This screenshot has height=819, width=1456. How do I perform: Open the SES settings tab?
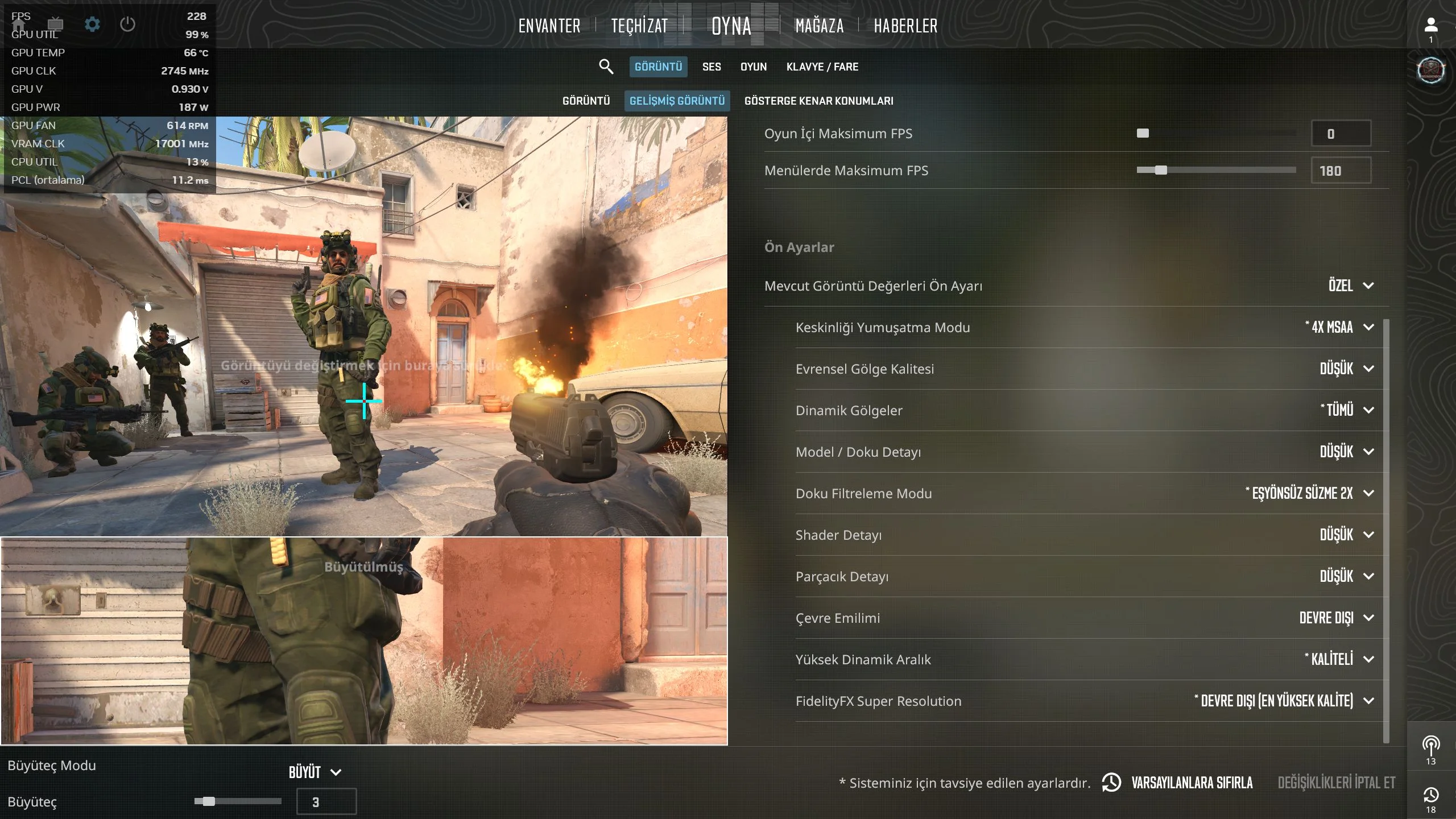[x=710, y=67]
